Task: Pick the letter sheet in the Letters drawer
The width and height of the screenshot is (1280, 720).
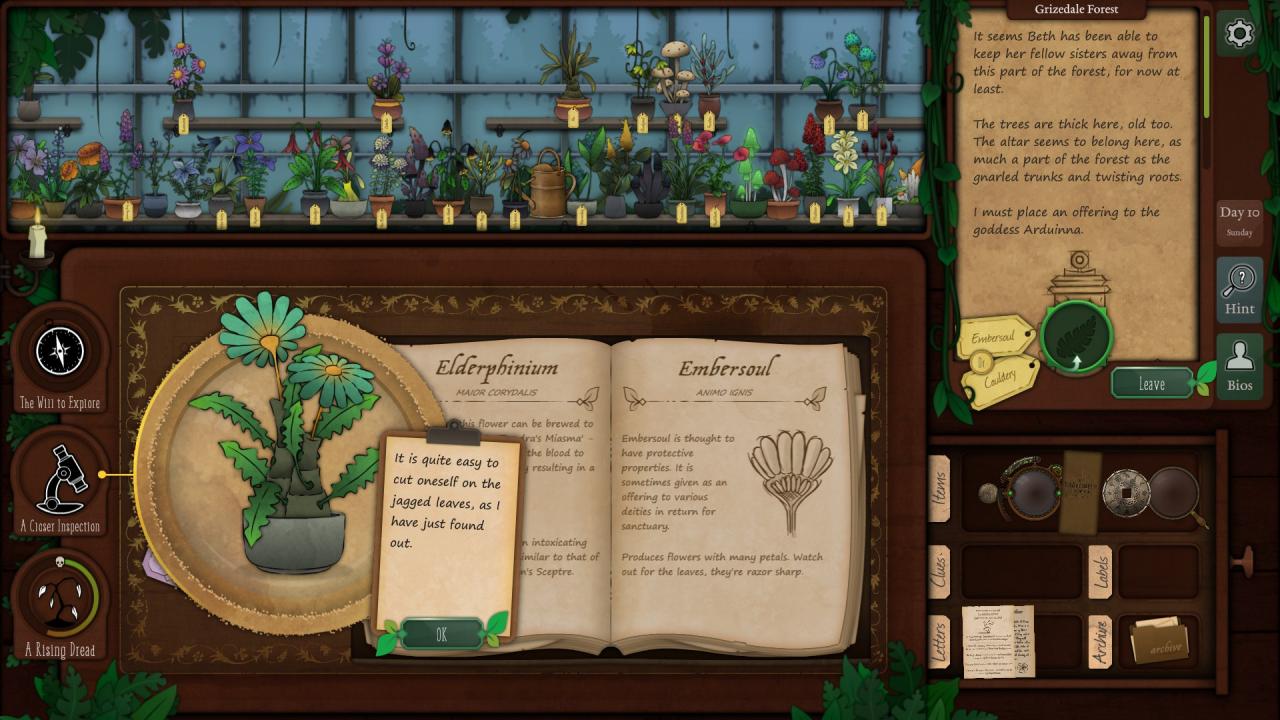Action: (x=997, y=641)
